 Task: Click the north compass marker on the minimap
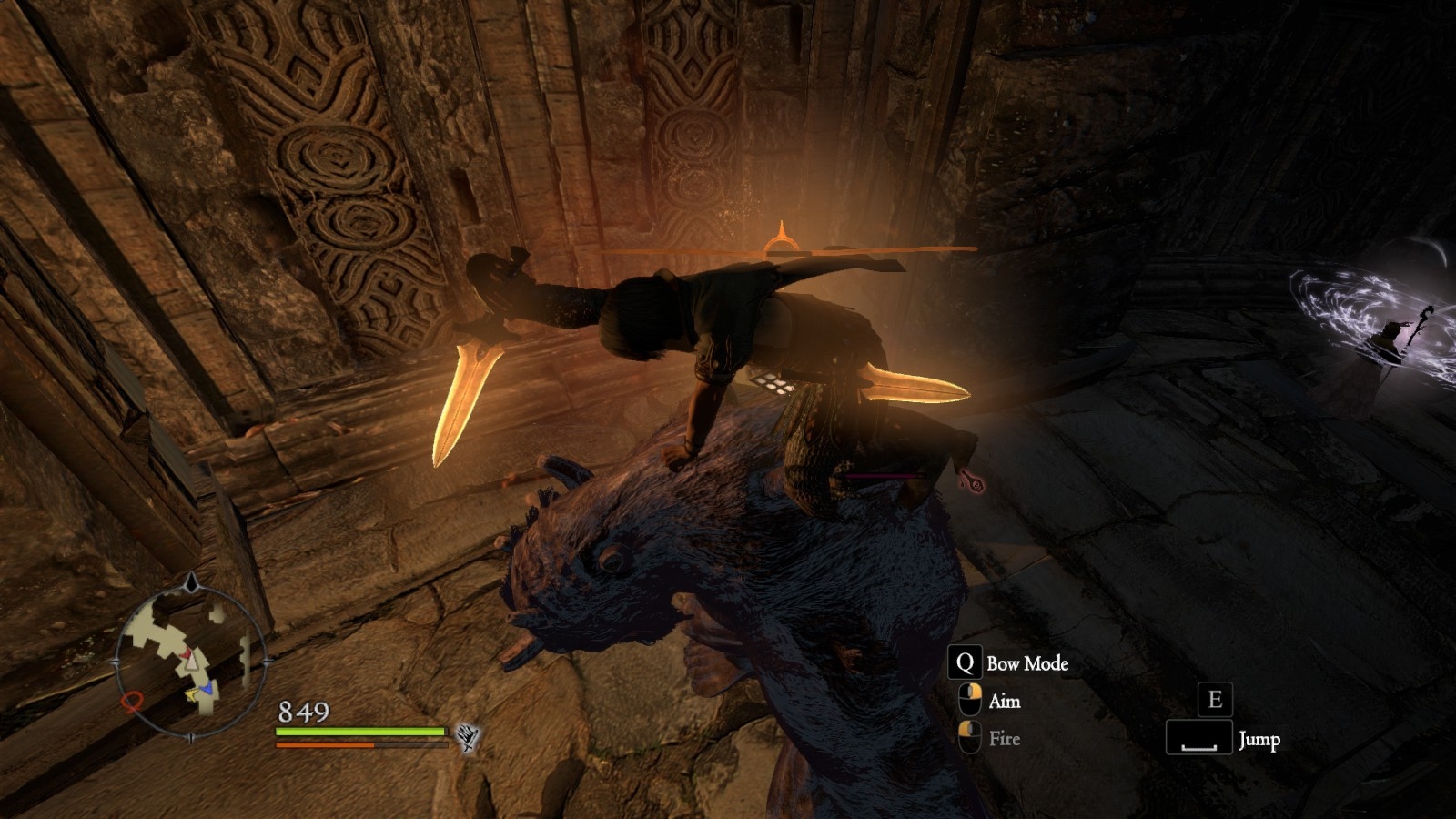(x=191, y=581)
